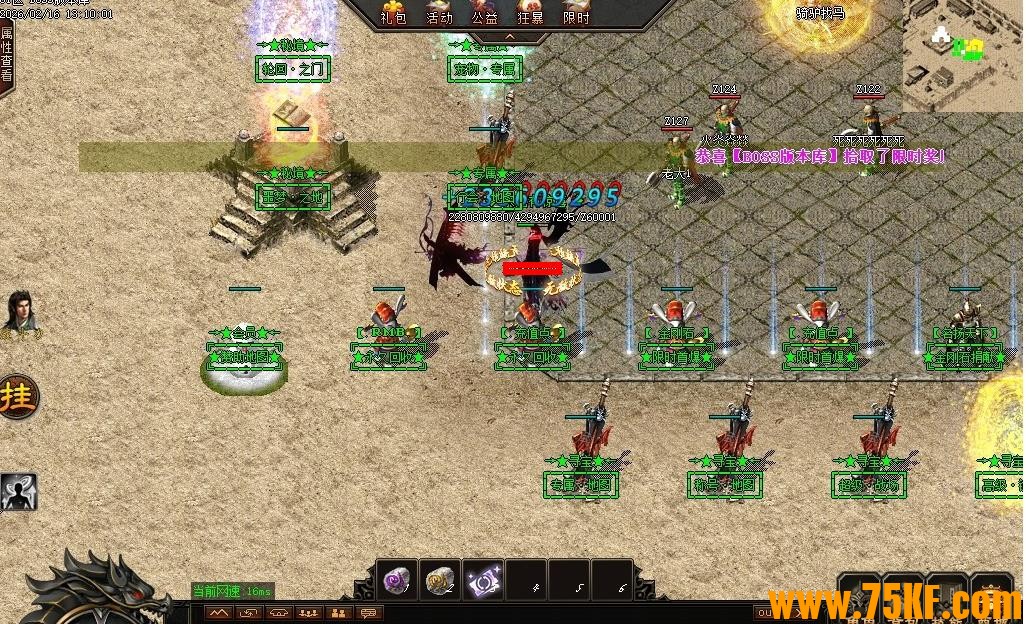Image resolution: width=1026 pixels, height=624 pixels.
Task: Open the 狂暴 berserk menu
Action: (x=531, y=12)
